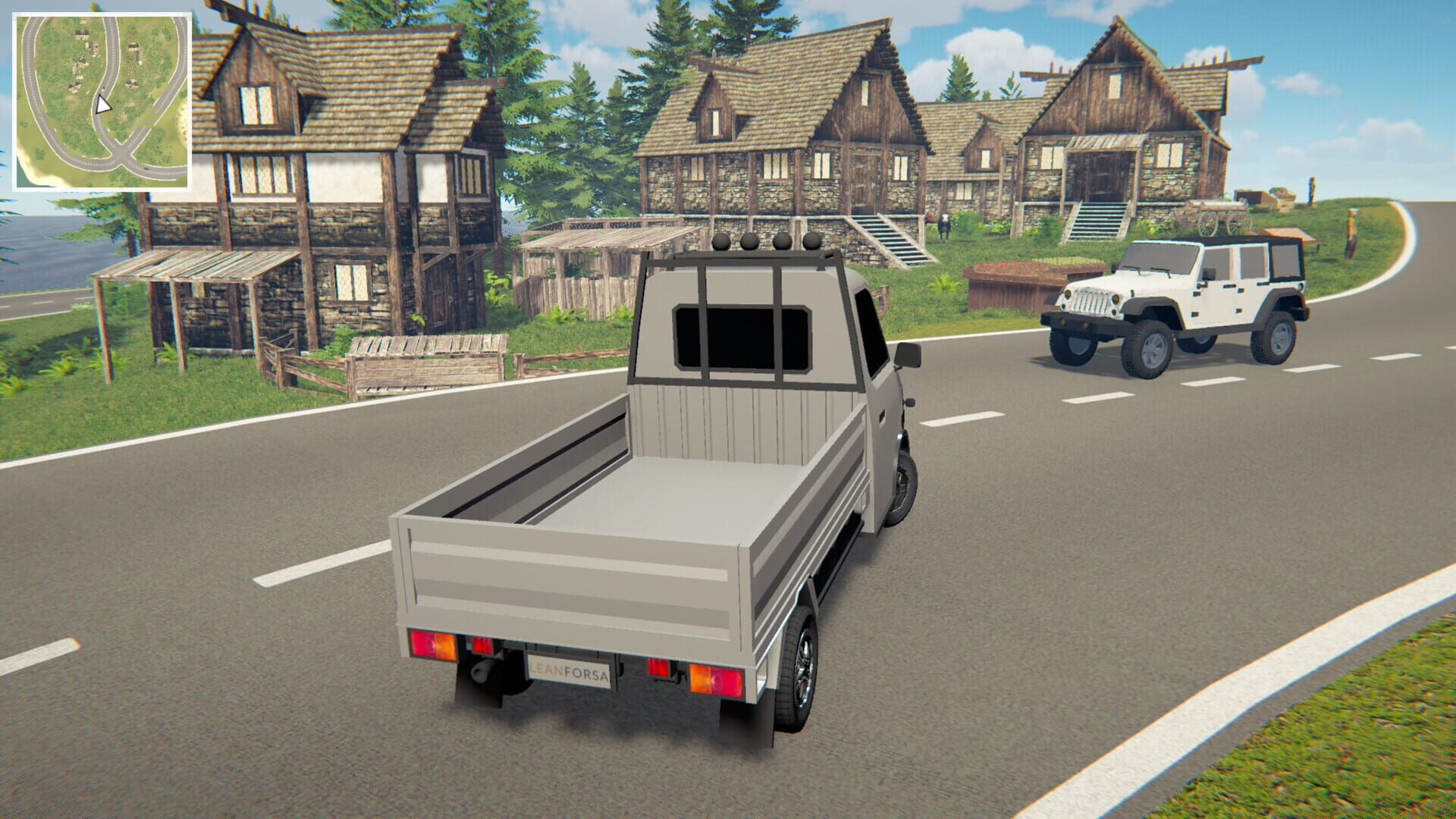Click the player arrow icon on the minimap

(x=102, y=105)
